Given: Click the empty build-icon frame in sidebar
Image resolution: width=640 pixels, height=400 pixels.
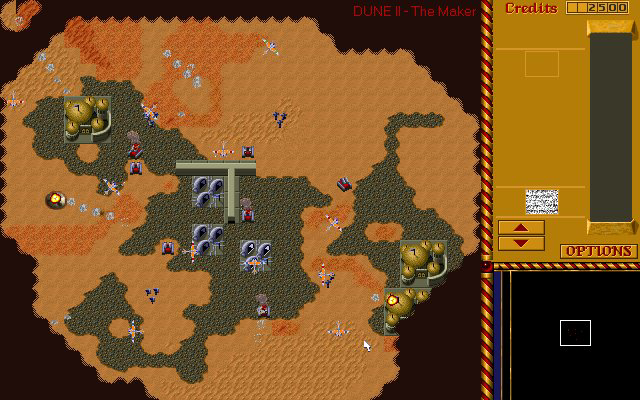Looking at the screenshot, I should click(x=542, y=64).
